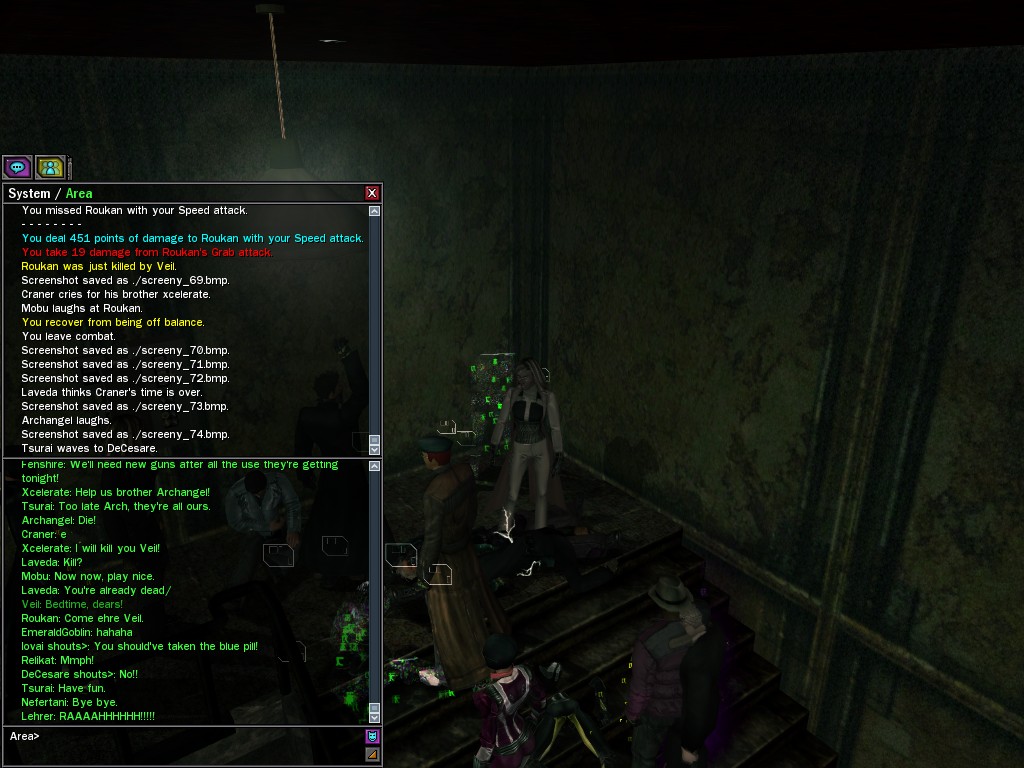Image resolution: width=1024 pixels, height=768 pixels.
Task: Click down arrow of the Area chat scrollbar
Action: pos(375,717)
